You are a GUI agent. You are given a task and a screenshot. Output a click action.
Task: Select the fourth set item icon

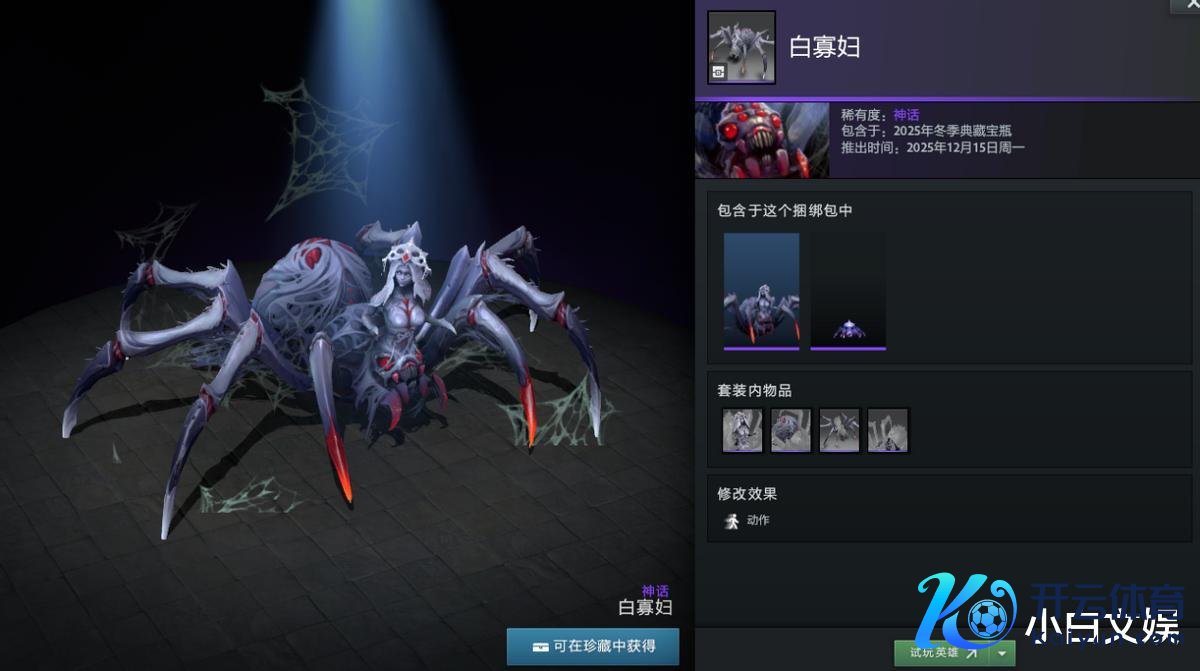point(887,430)
